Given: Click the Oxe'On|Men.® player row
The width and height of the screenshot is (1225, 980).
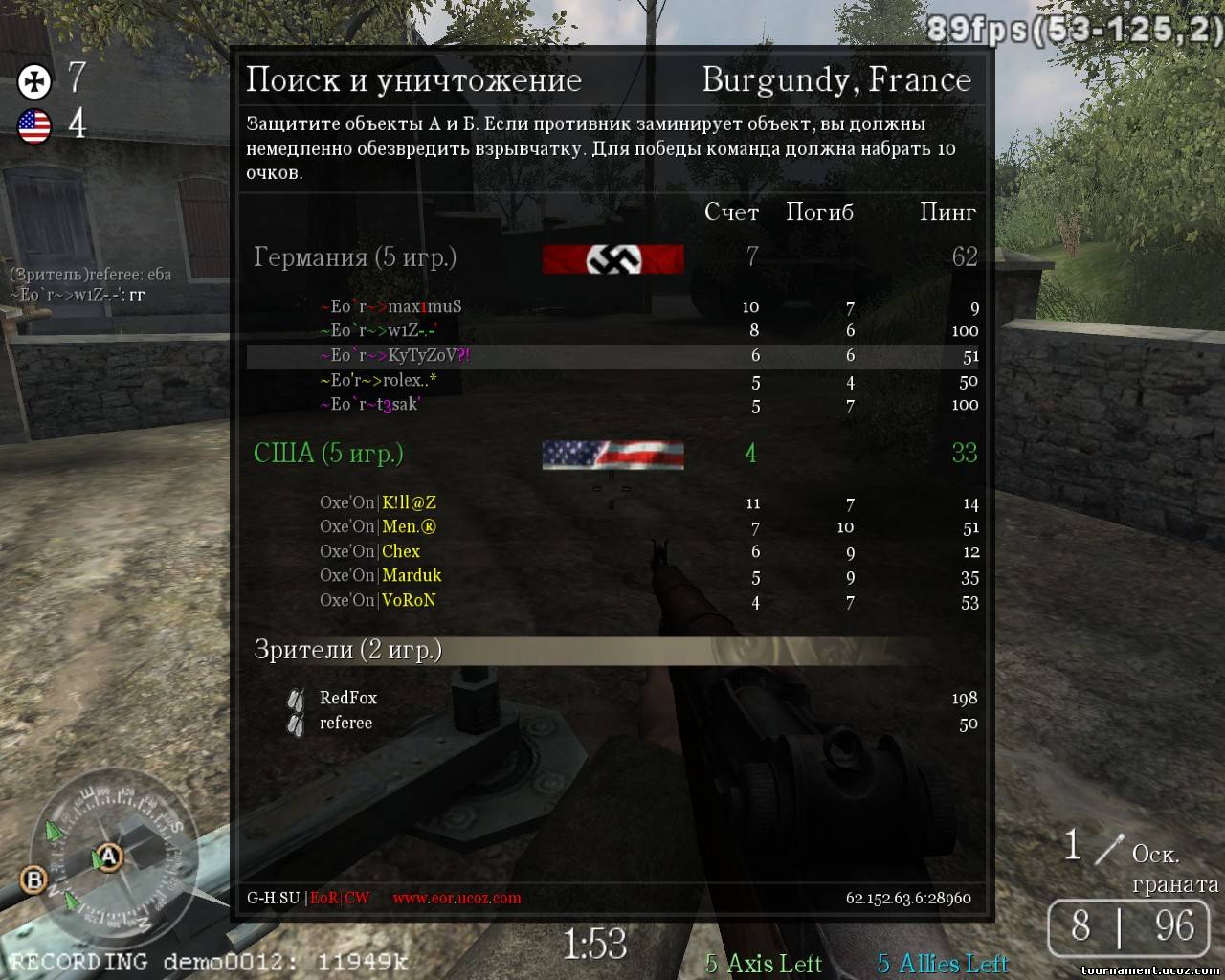Looking at the screenshot, I should (378, 527).
